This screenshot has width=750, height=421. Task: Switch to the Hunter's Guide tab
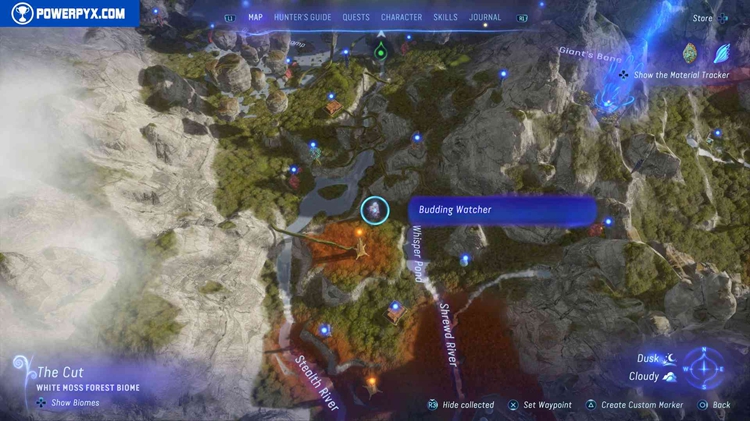click(x=302, y=17)
